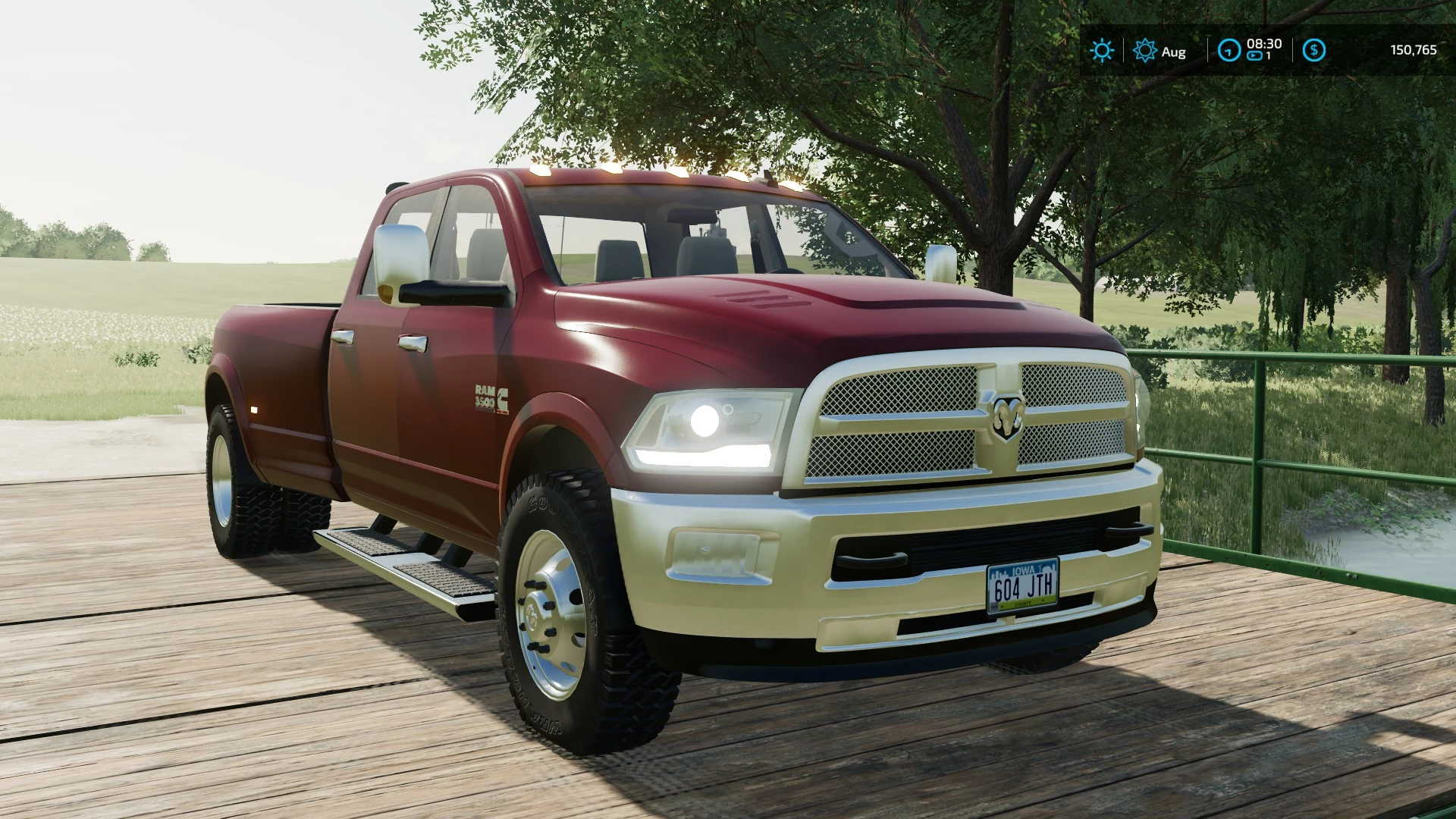Click the Aug month label
1456x819 pixels.
coord(1173,52)
